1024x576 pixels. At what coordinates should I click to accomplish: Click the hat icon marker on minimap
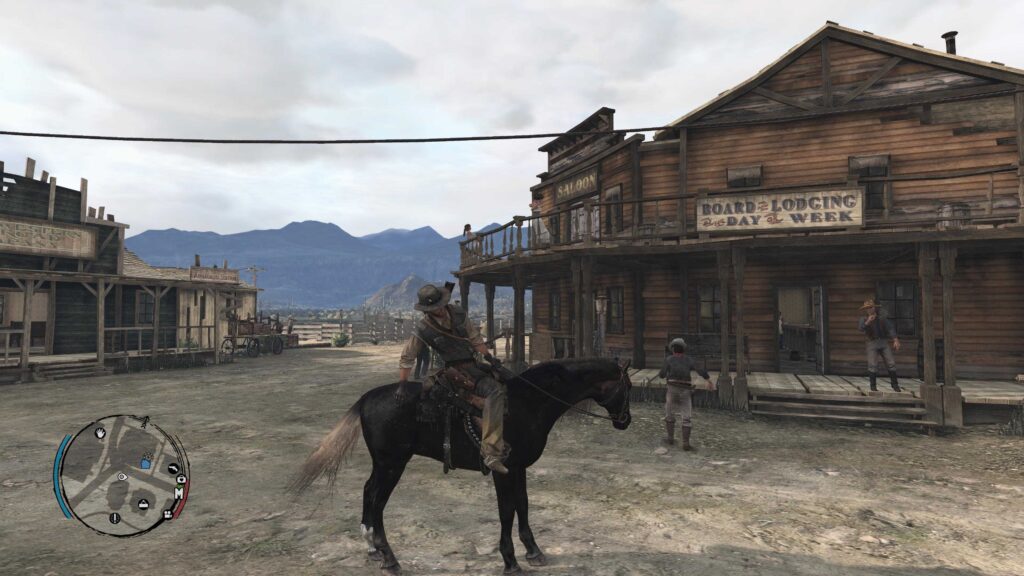click(143, 503)
